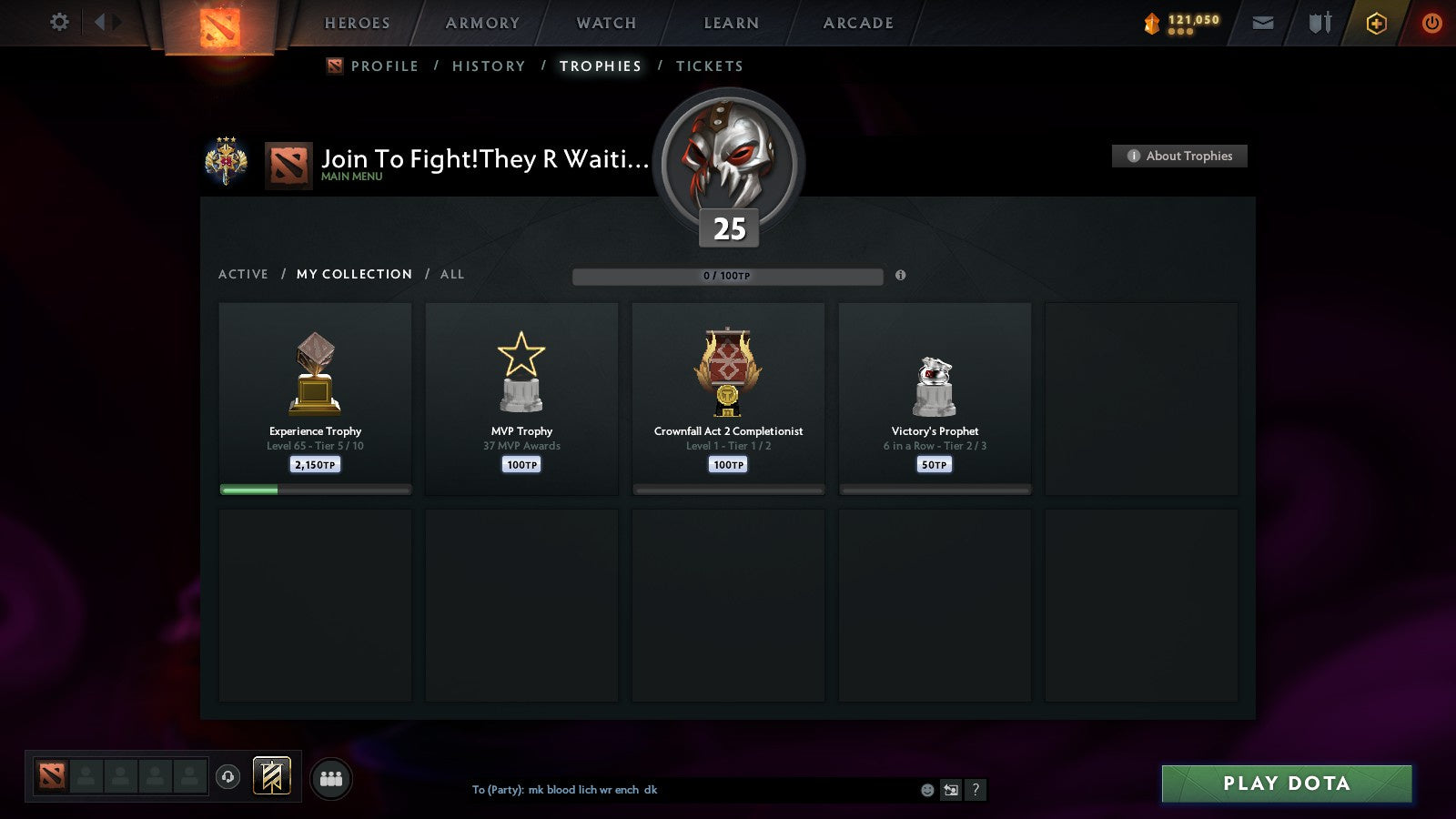1456x819 pixels.
Task: Click the shards currency icon showing 121,050
Action: click(1153, 21)
